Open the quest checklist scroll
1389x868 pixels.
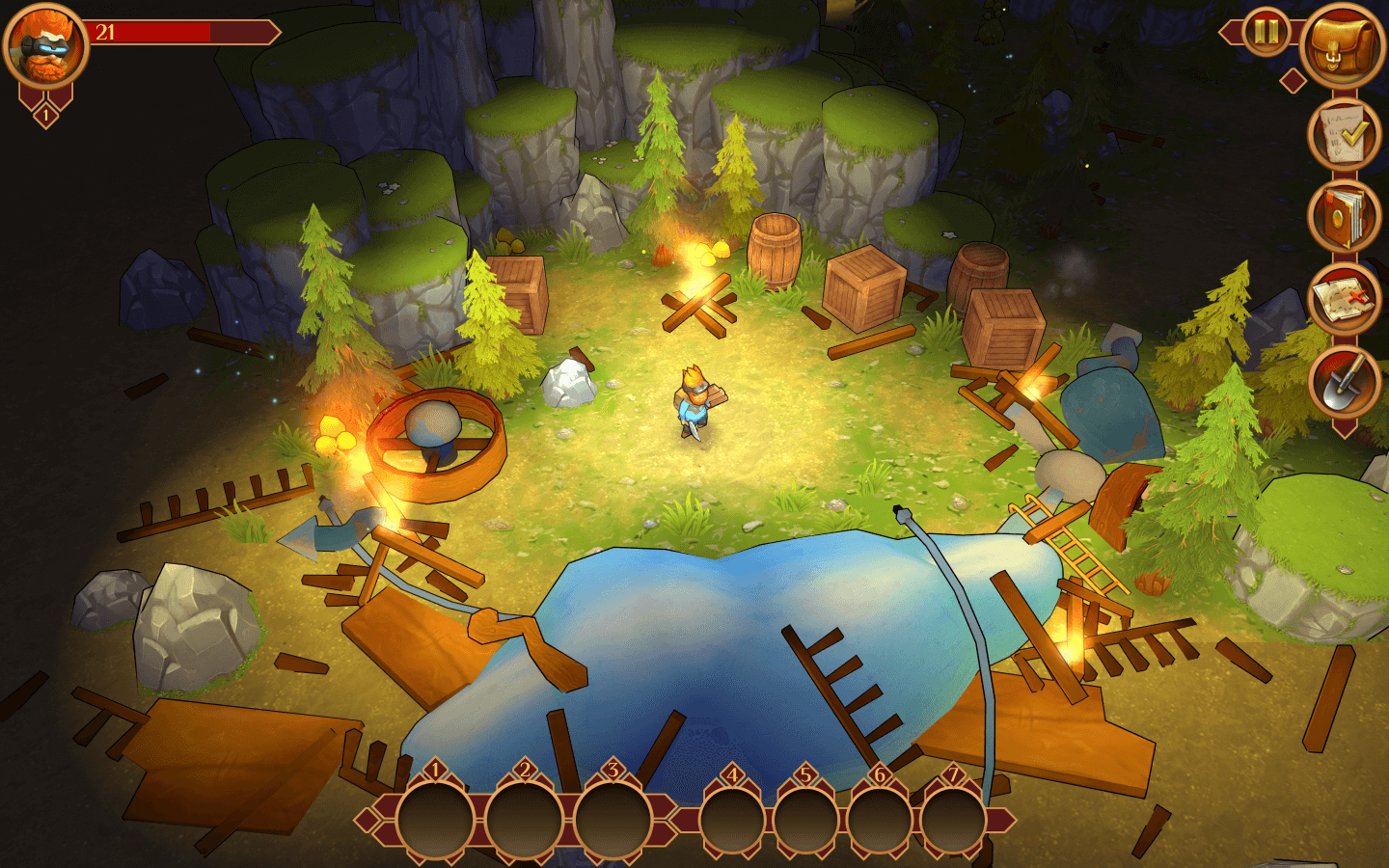pyautogui.click(x=1344, y=136)
